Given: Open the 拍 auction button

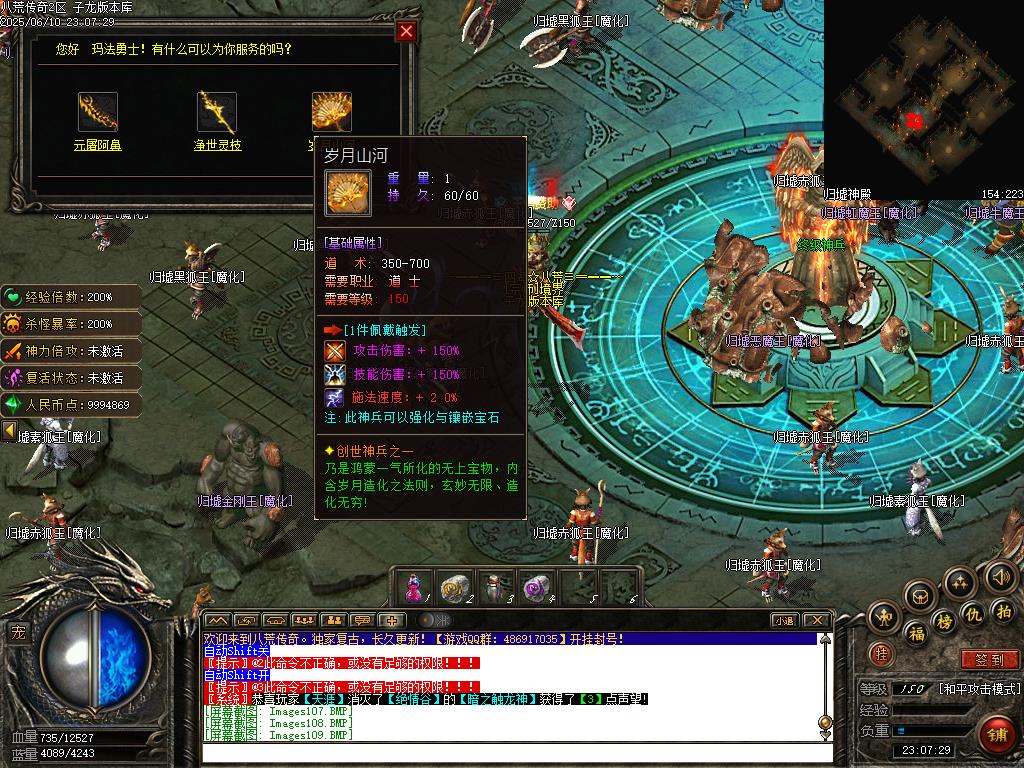Looking at the screenshot, I should 1004,610.
